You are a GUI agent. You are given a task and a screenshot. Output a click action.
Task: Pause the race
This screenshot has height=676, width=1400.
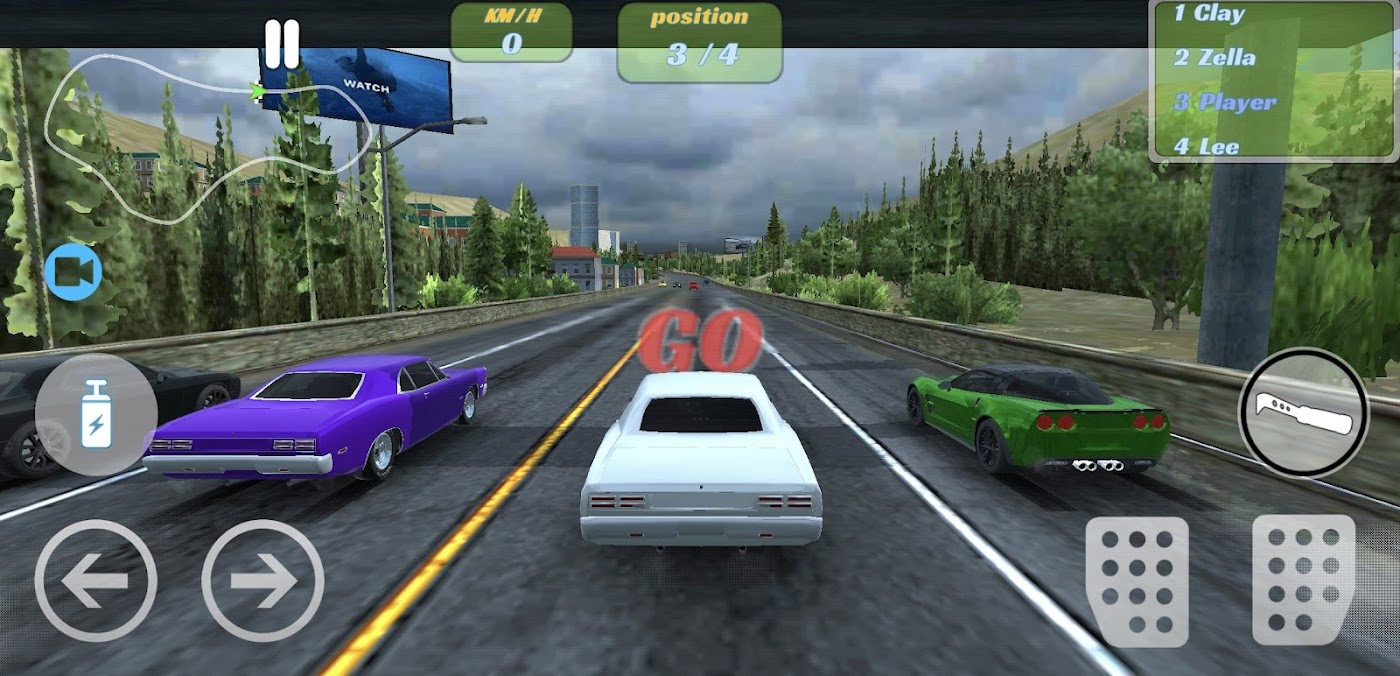coord(282,45)
